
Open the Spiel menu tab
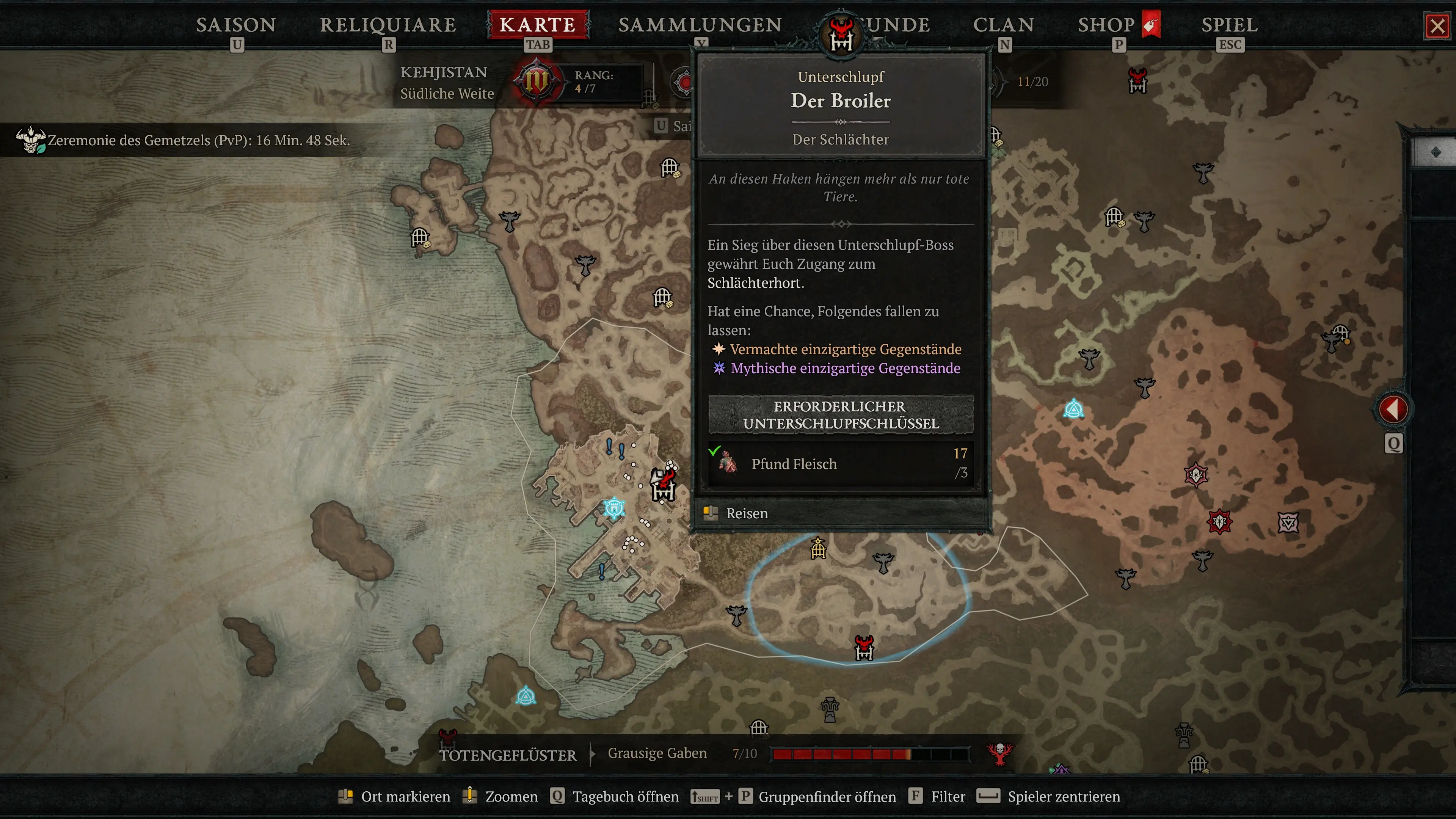tap(1229, 25)
